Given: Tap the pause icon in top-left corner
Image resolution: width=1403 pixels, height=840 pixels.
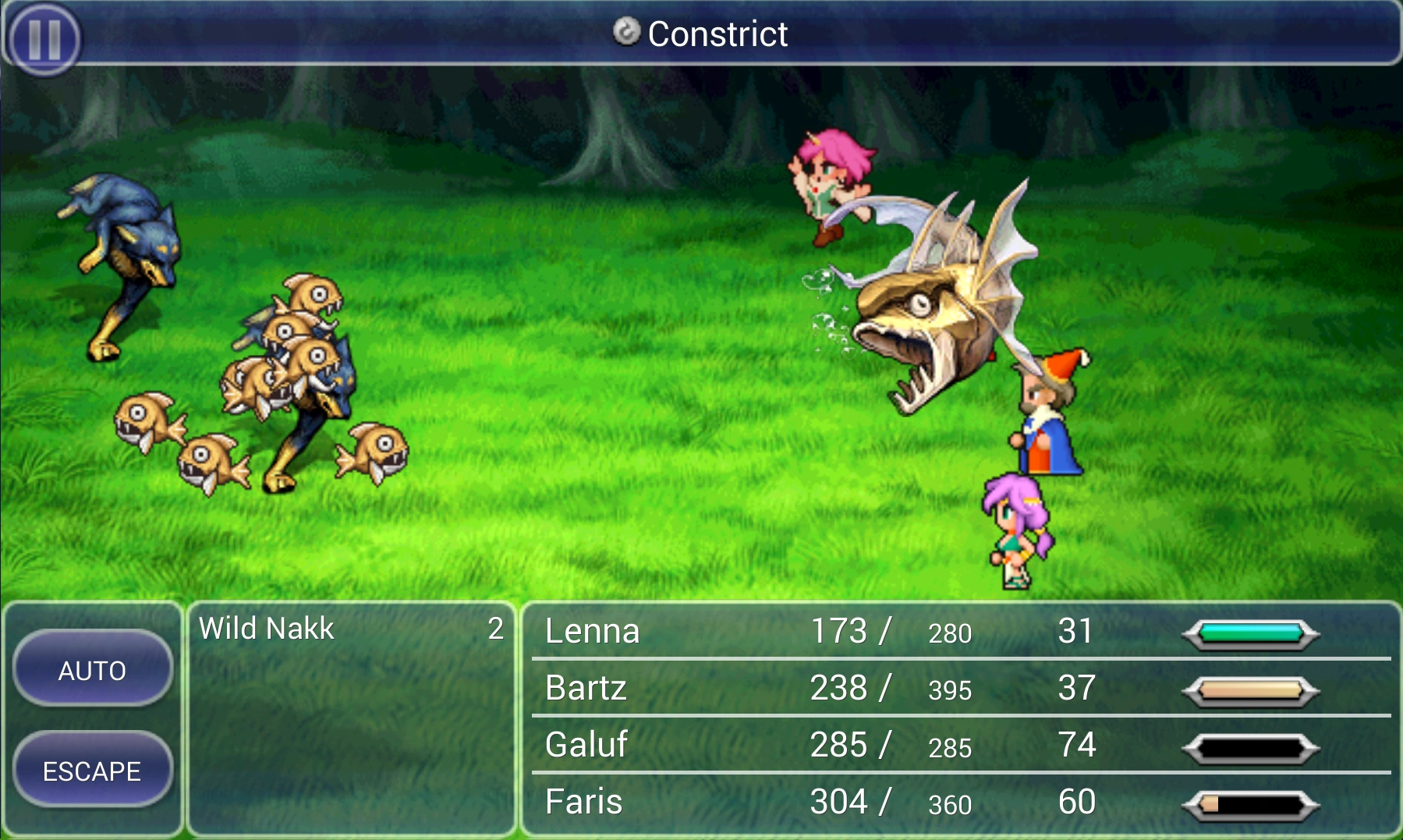Looking at the screenshot, I should click(45, 37).
